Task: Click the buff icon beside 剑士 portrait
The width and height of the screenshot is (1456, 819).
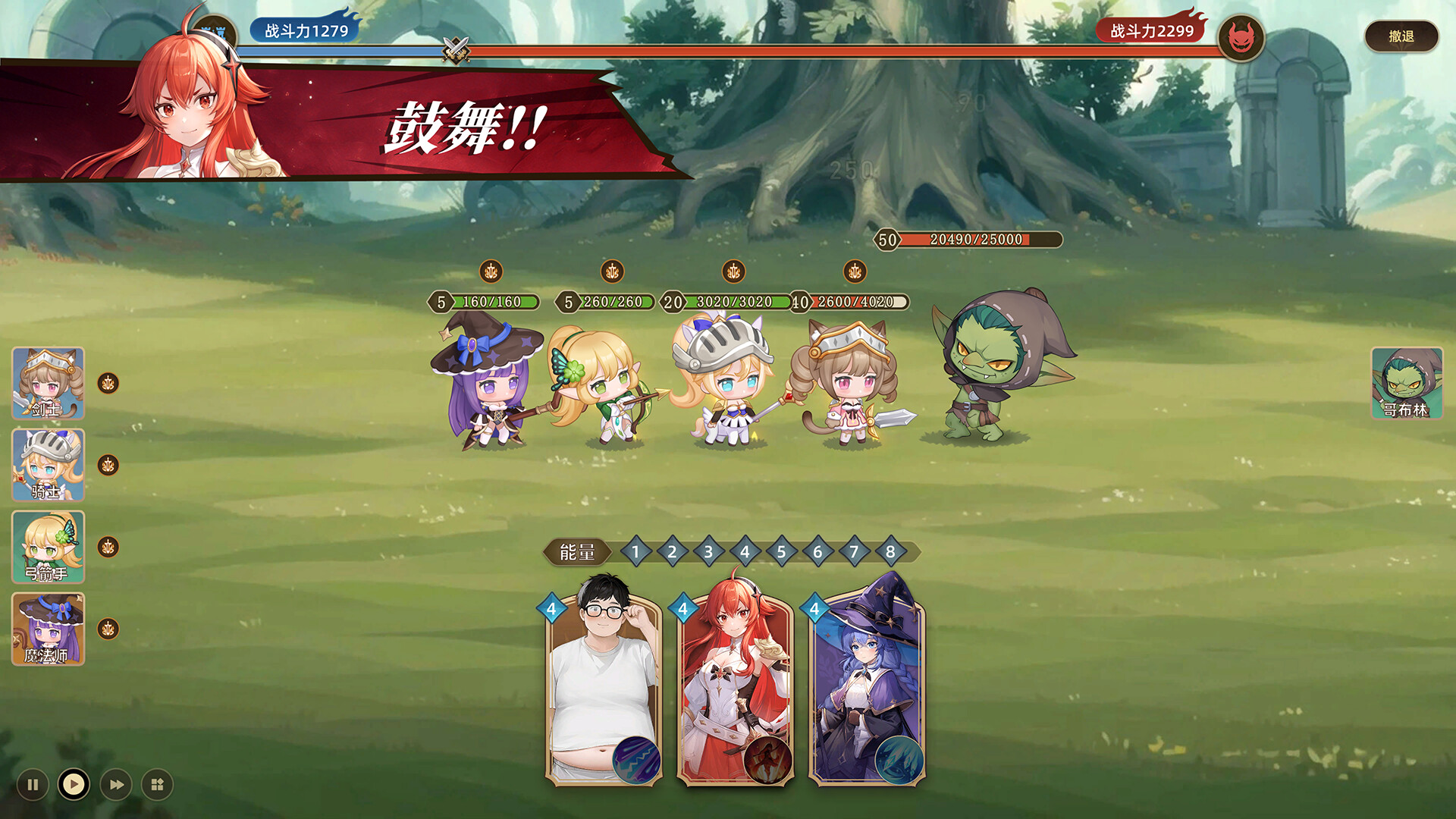Action: (108, 384)
